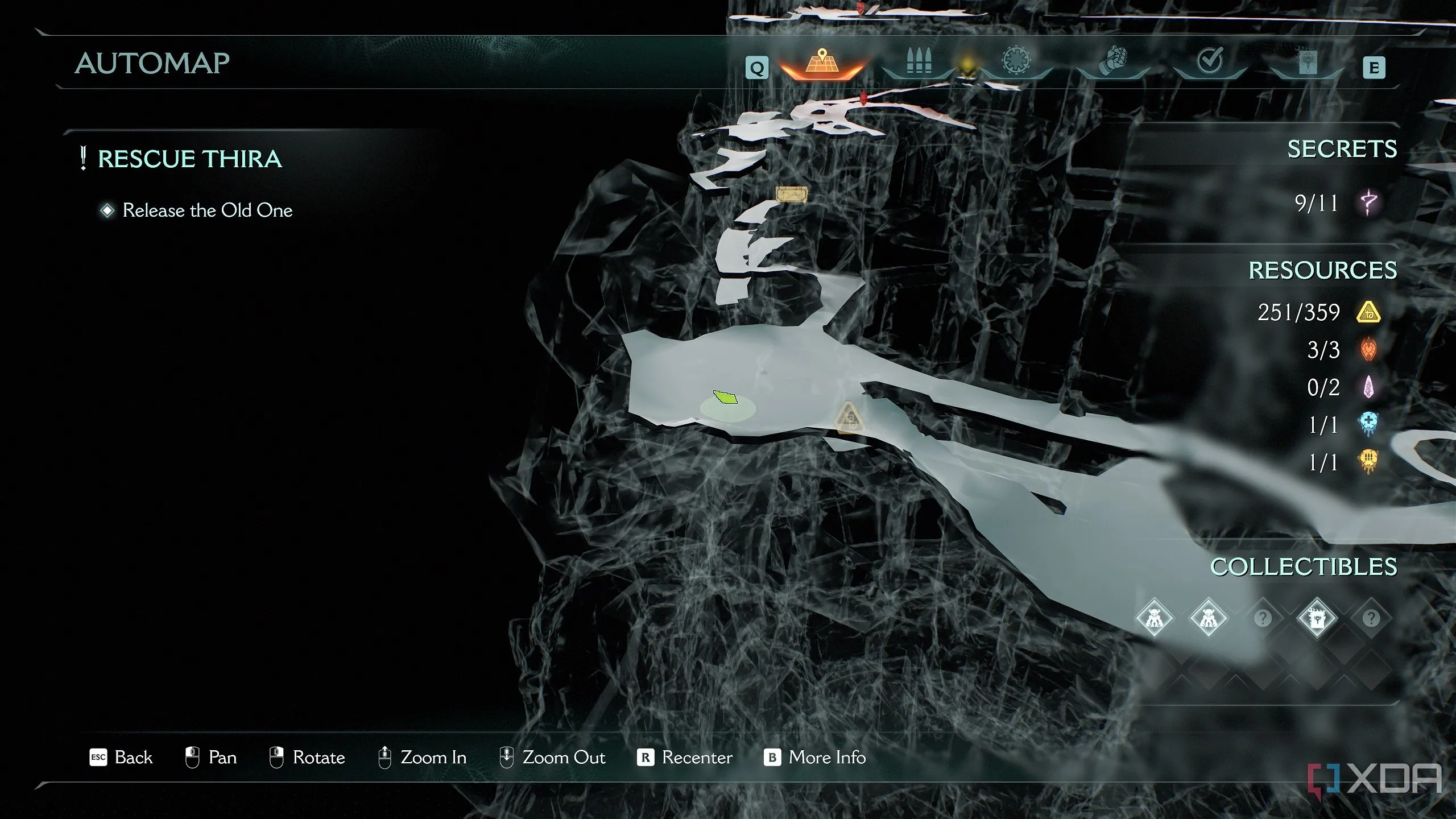Click the blue cross skull resource icon
Screen dimensions: 1456x819
point(1368,424)
